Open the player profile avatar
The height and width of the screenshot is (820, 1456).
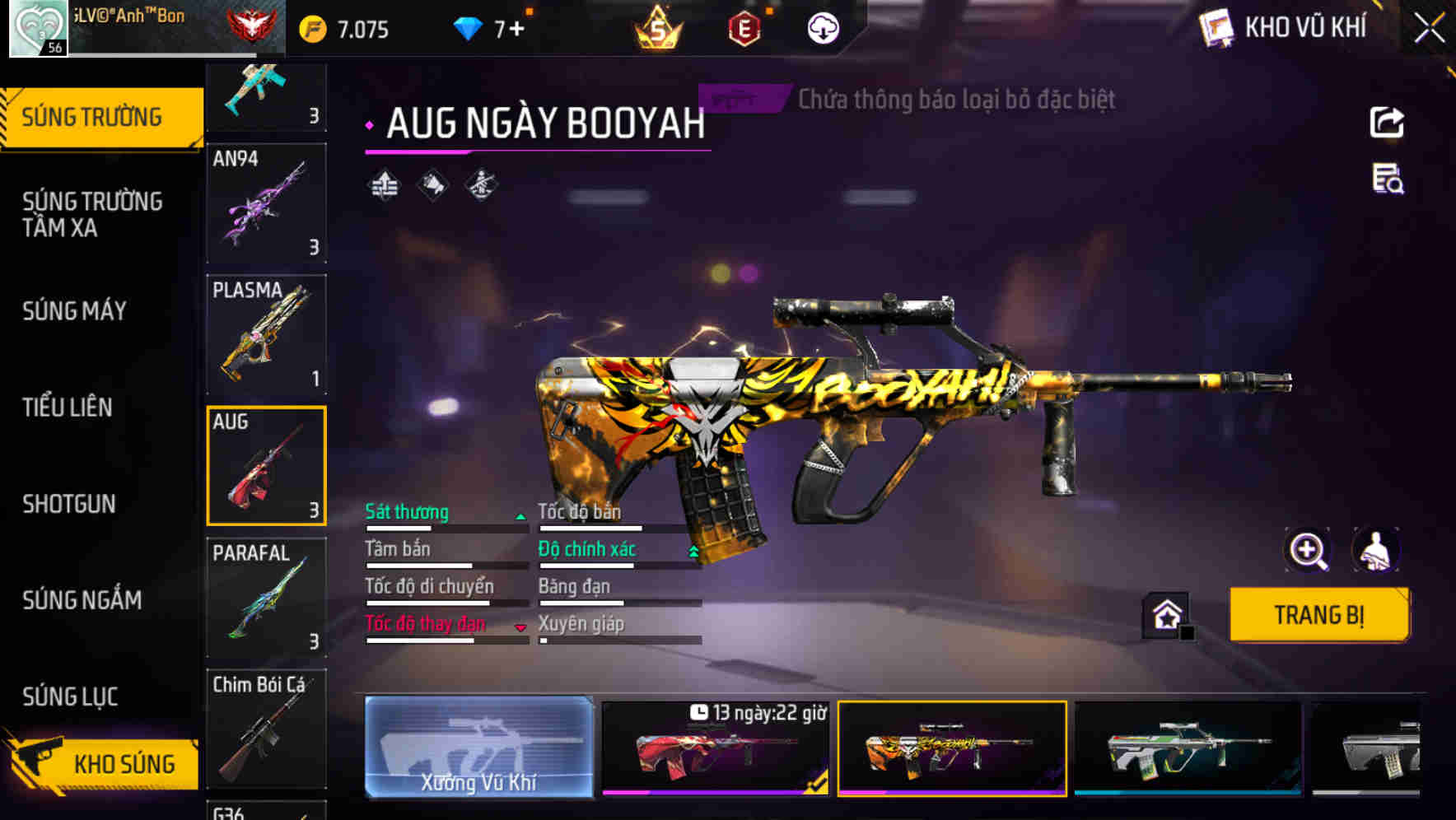(x=38, y=29)
